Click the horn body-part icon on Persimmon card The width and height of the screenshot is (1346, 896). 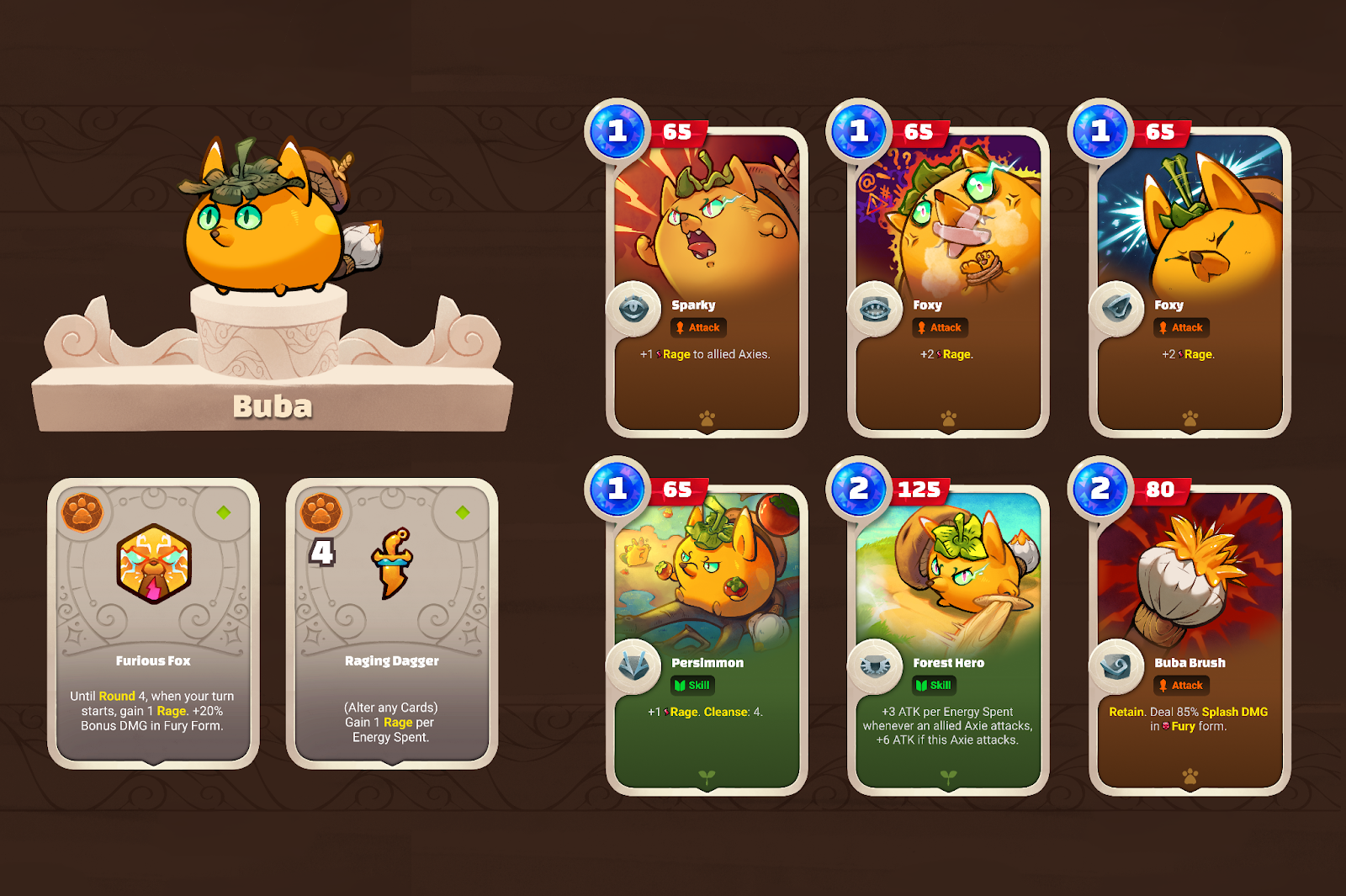[x=634, y=666]
